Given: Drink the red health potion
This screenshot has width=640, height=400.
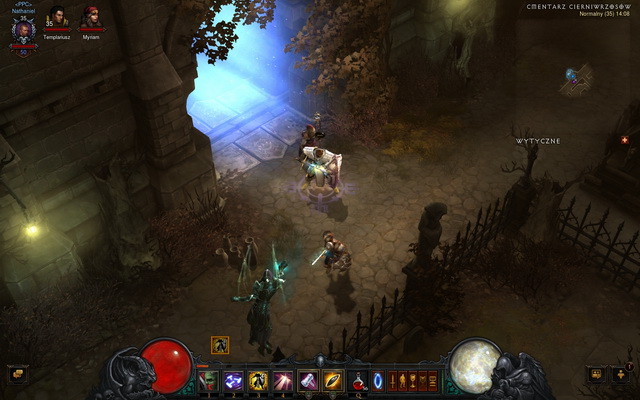Looking at the screenshot, I should 358,380.
